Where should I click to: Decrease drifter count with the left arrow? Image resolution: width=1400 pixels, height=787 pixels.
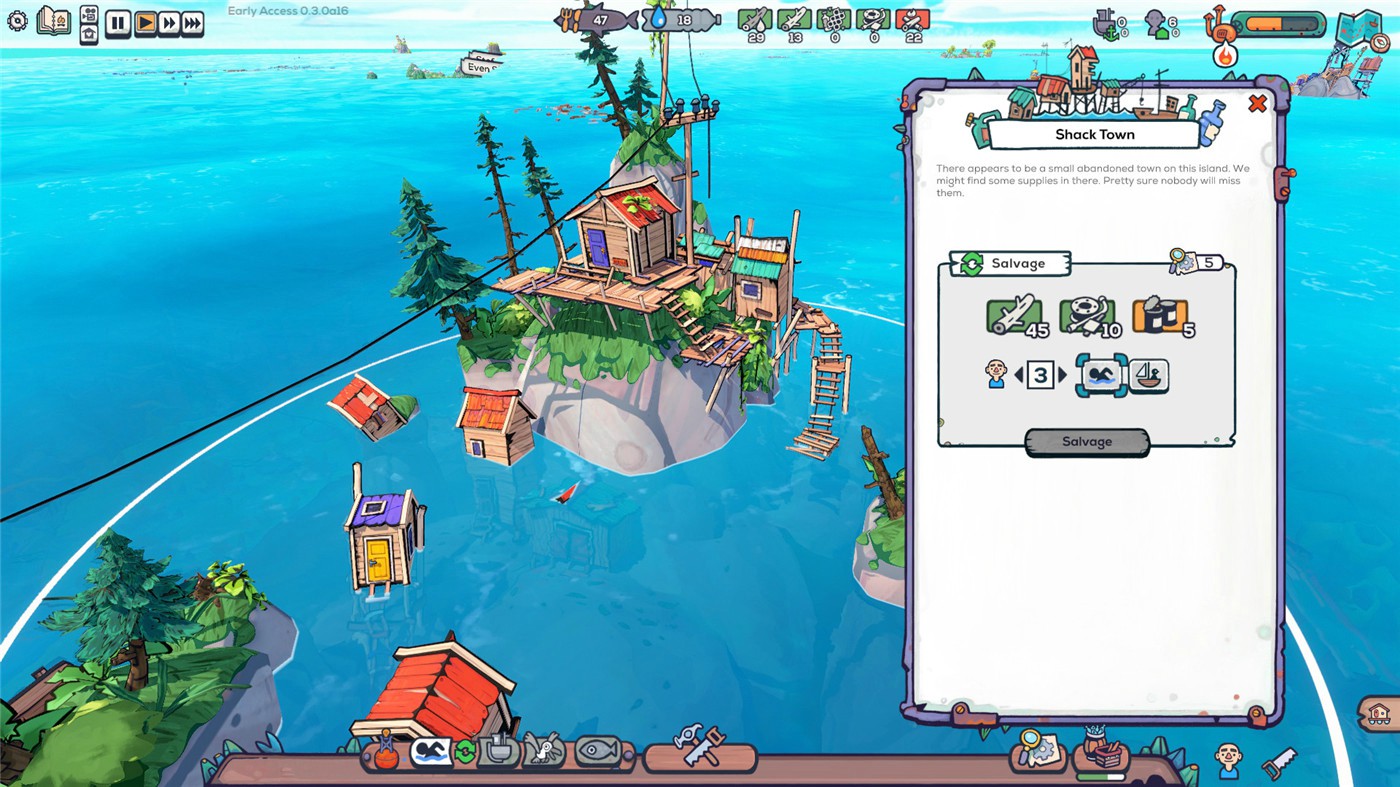[1019, 375]
